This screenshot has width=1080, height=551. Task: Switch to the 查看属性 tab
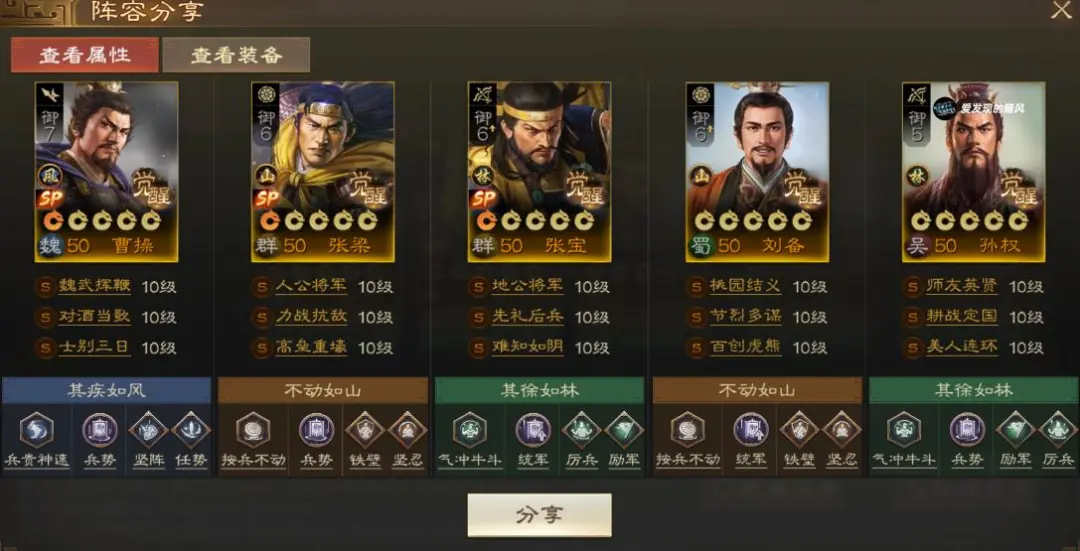85,55
